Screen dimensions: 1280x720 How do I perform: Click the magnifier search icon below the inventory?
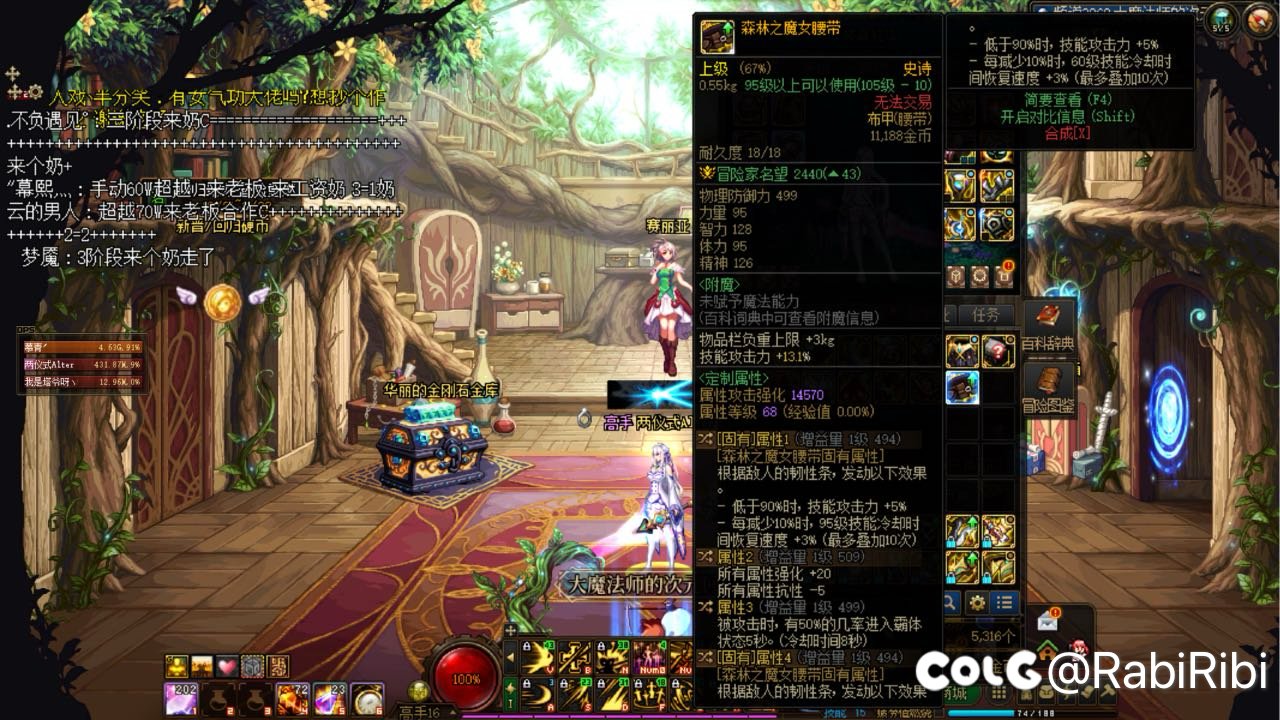pyautogui.click(x=951, y=602)
